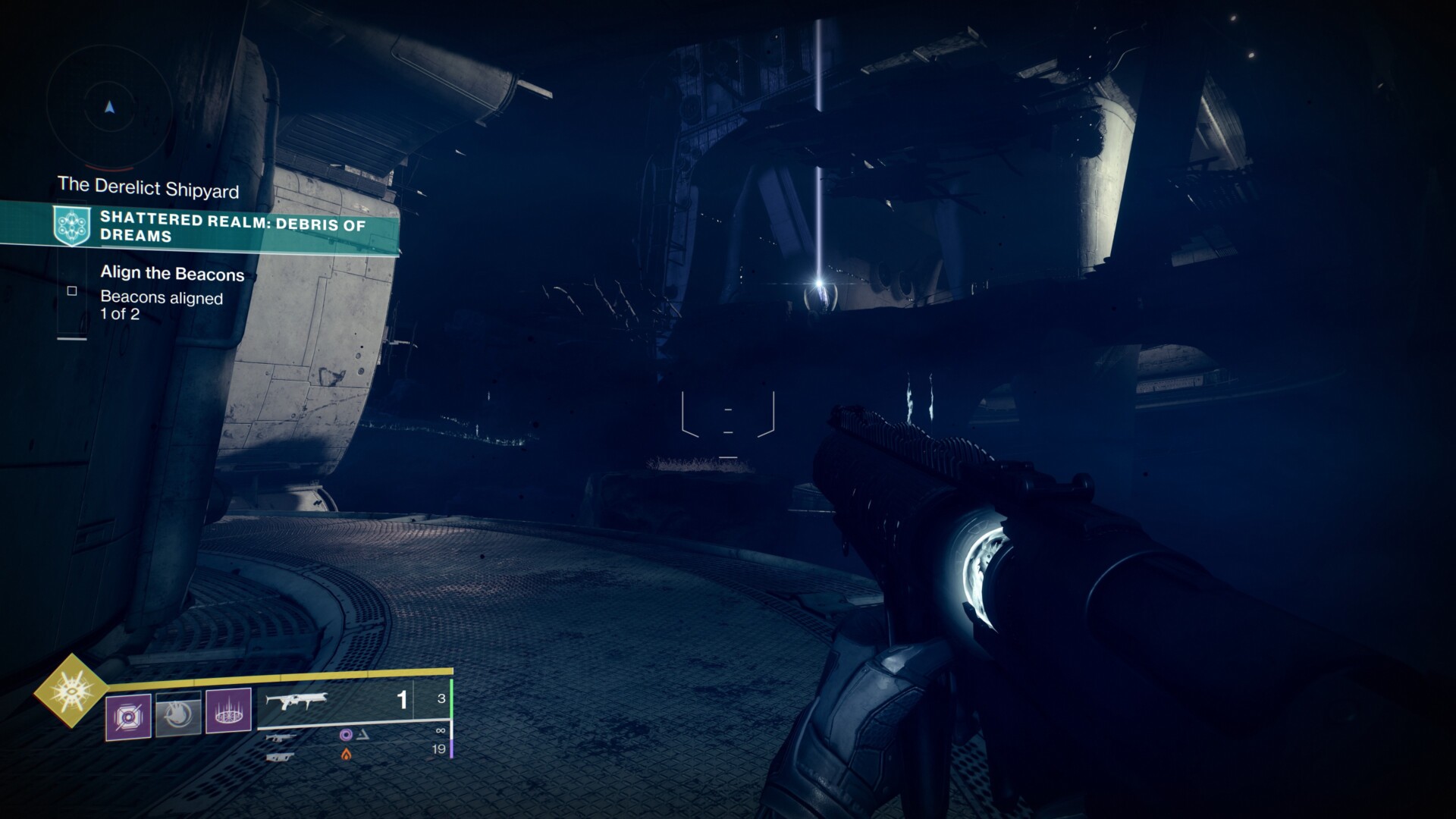The image size is (1456, 819).
Task: Cast the purple rift class ability
Action: [228, 711]
